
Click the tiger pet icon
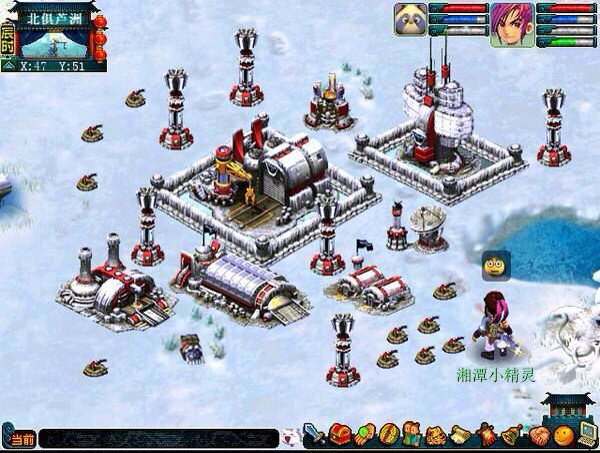(x=435, y=436)
